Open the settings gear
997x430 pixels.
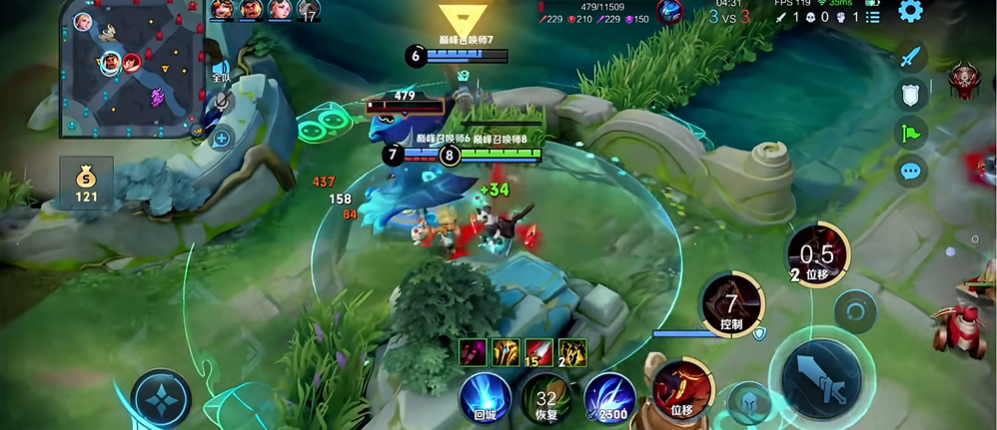tap(909, 12)
